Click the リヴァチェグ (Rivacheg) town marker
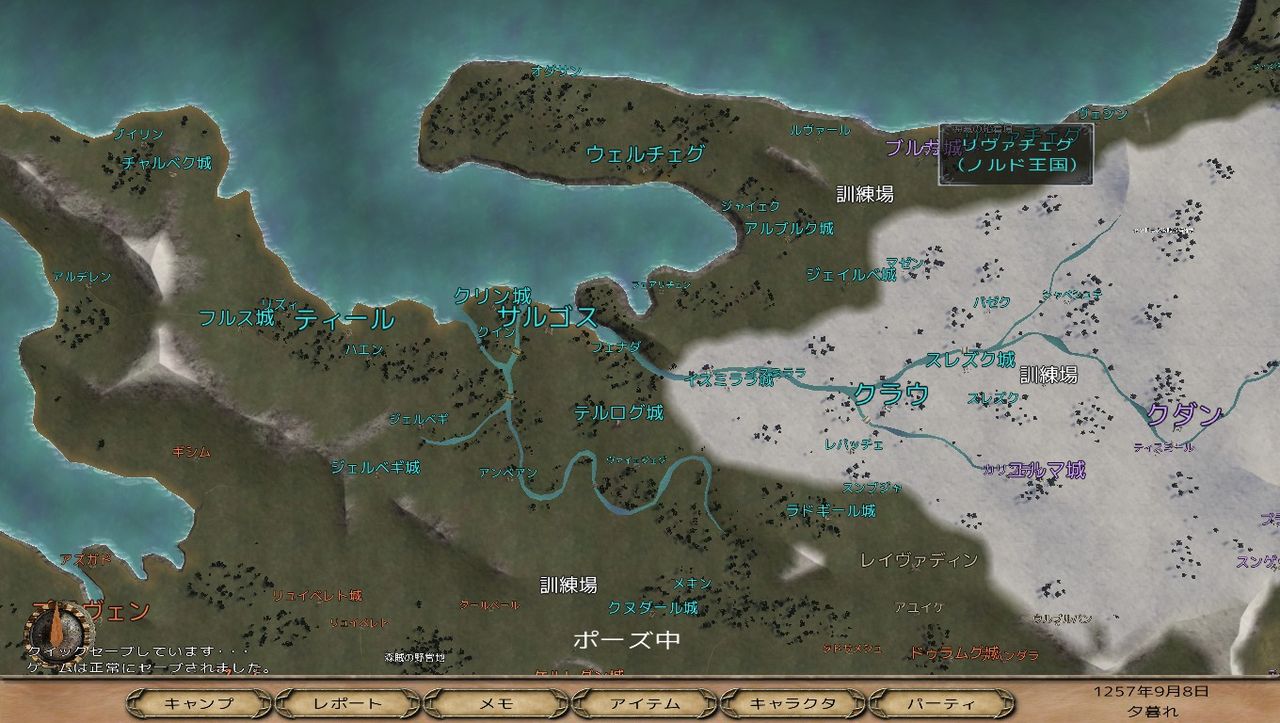 pyautogui.click(x=1016, y=145)
